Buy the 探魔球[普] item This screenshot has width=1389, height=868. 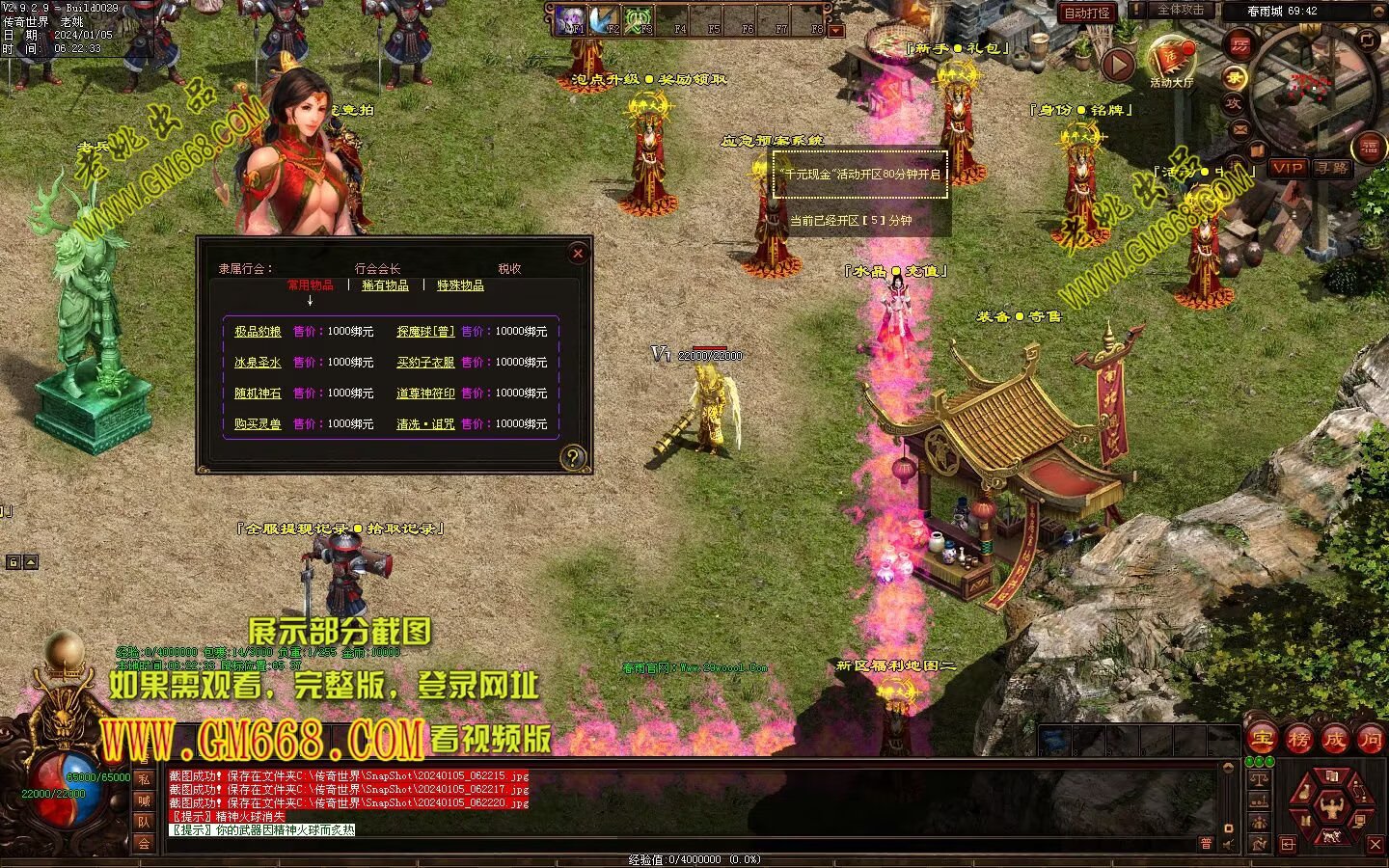(425, 332)
